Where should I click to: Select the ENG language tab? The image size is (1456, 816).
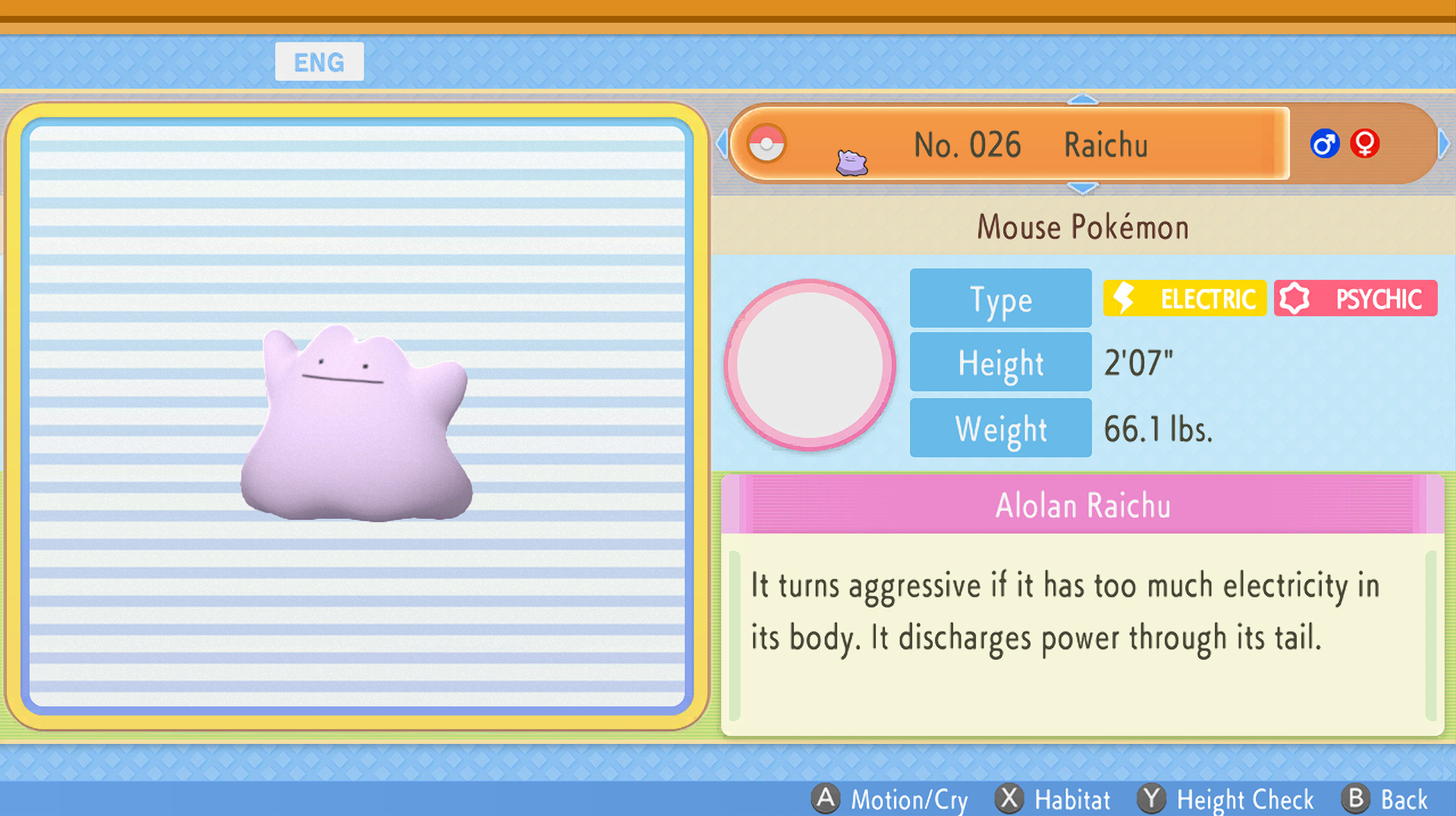tap(319, 62)
